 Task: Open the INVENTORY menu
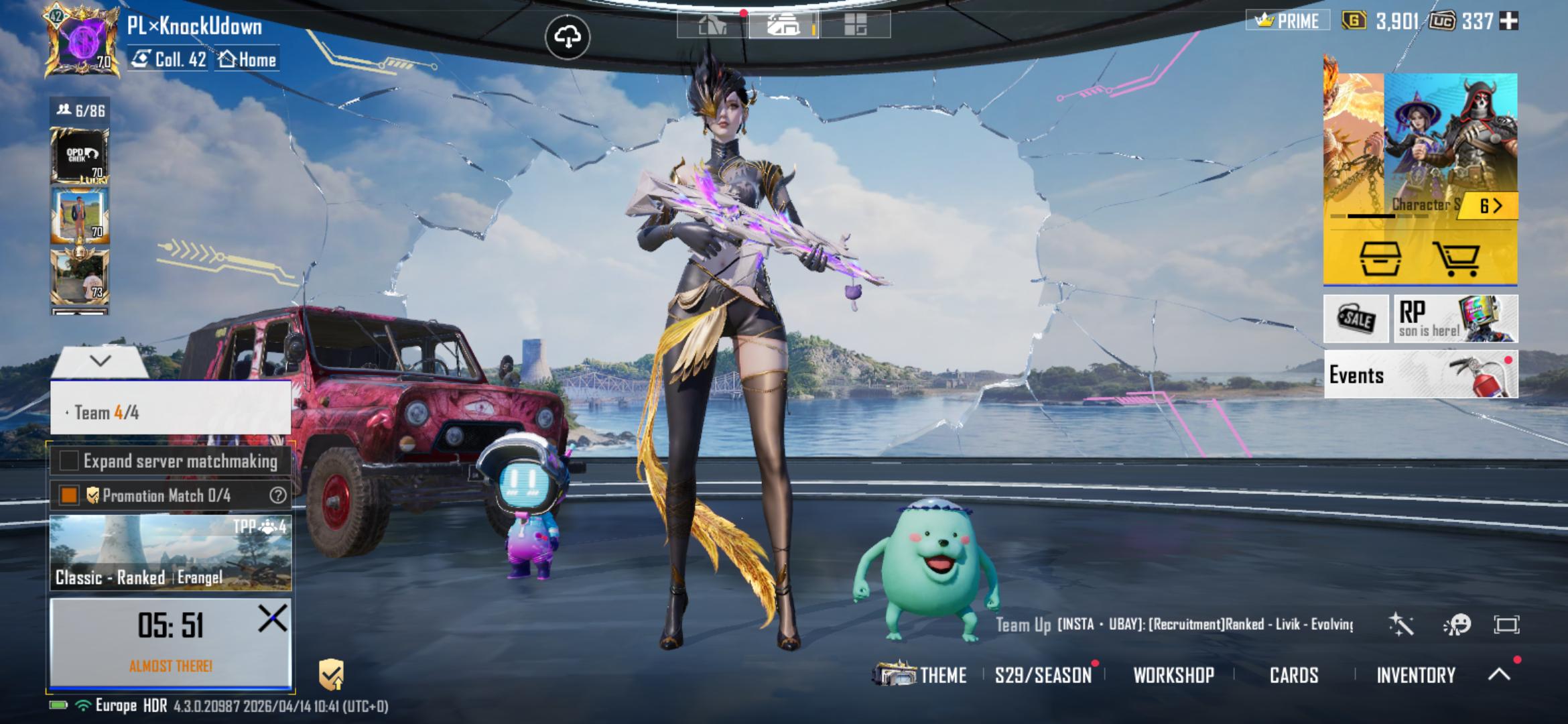pos(1415,675)
